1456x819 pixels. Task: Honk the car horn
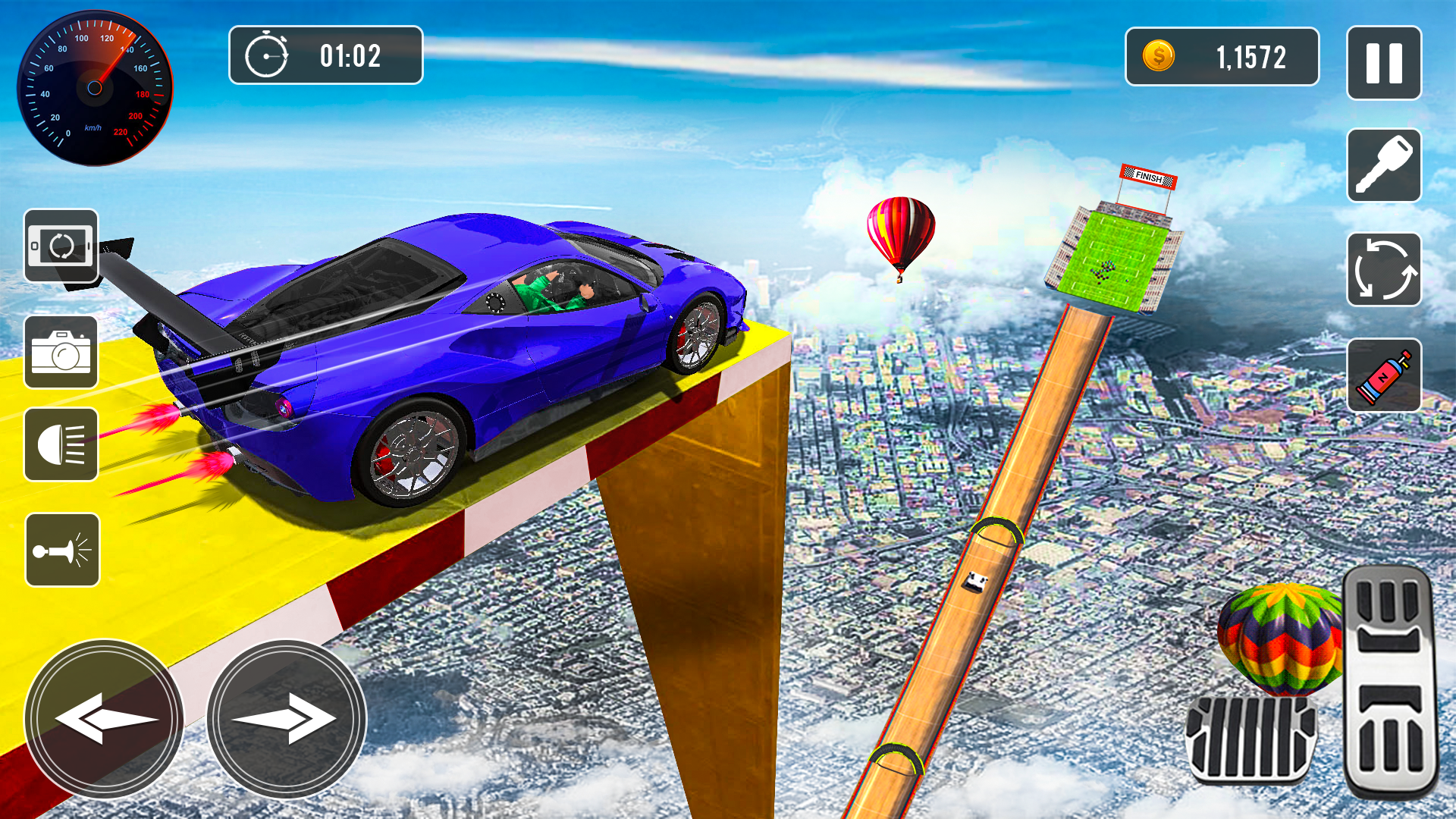pos(62,550)
